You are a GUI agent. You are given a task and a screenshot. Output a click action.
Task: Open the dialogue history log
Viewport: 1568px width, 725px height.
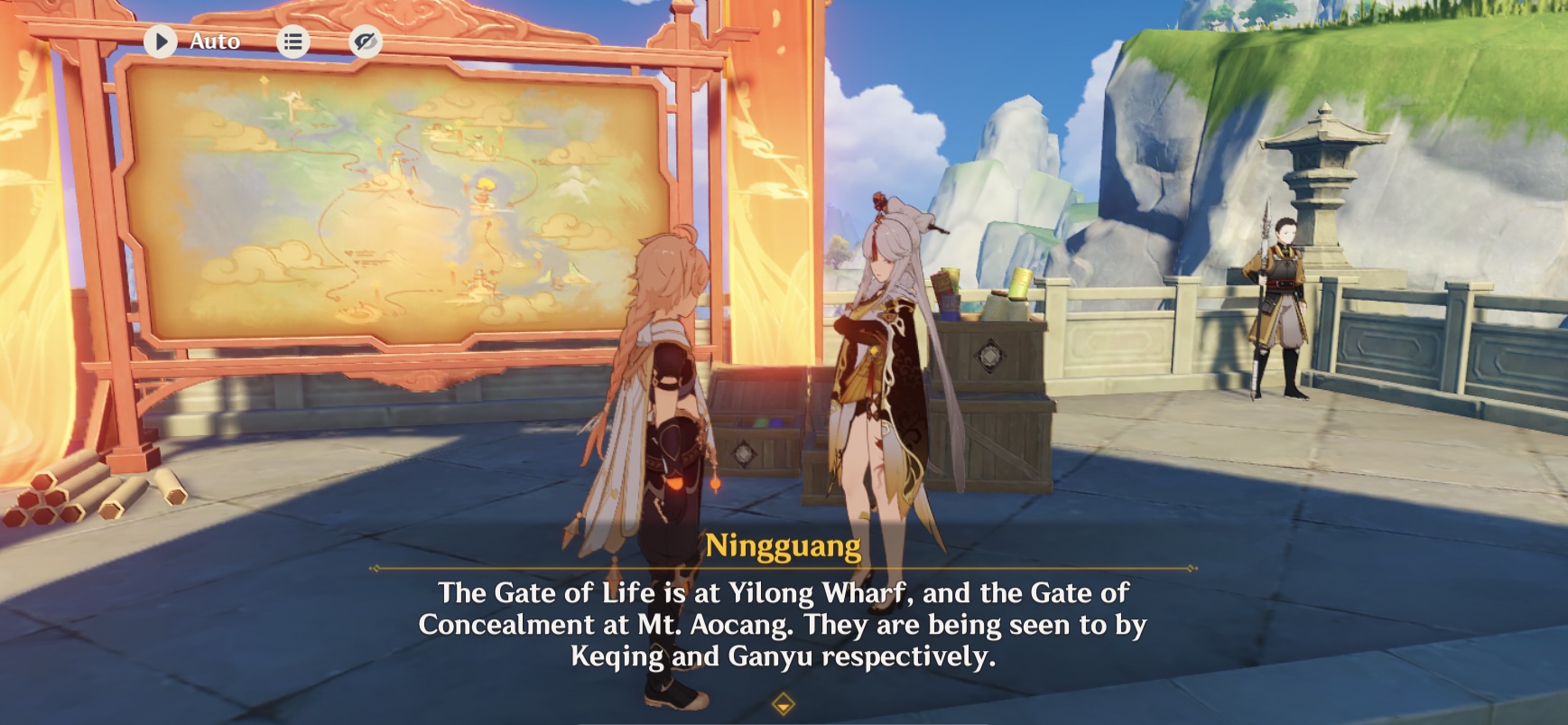(292, 41)
